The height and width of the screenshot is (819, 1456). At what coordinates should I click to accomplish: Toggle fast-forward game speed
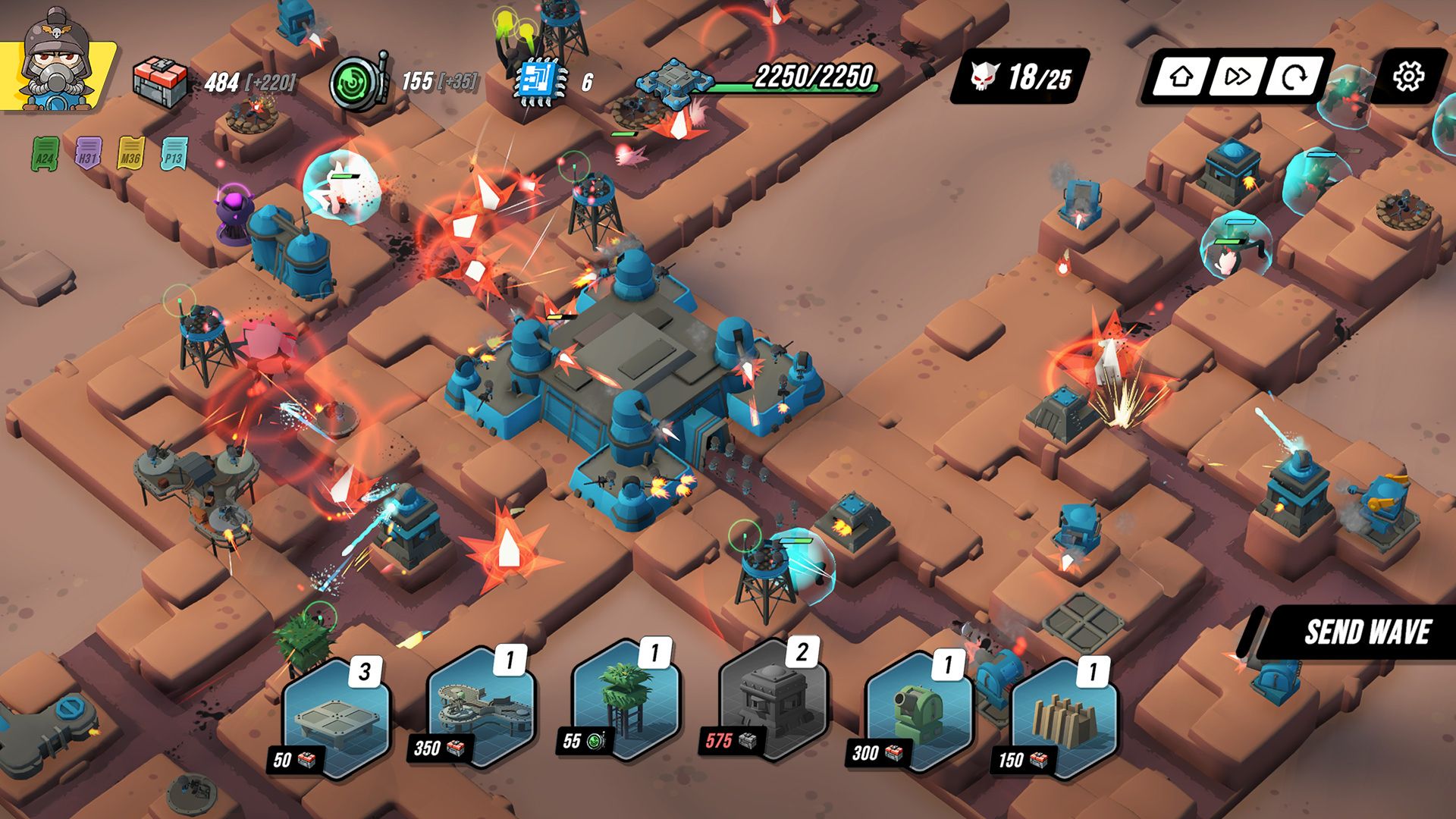(x=1238, y=76)
